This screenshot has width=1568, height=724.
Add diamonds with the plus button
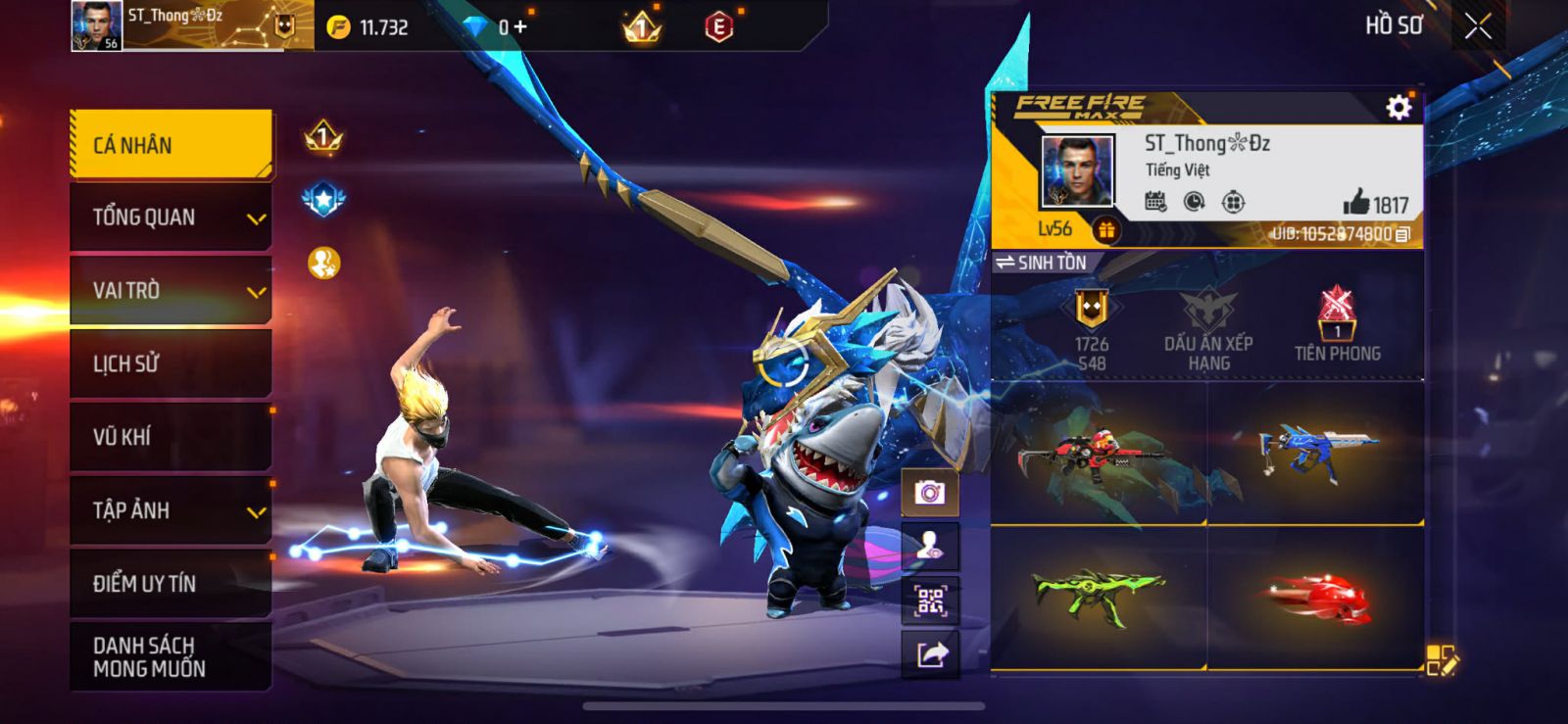point(520,27)
